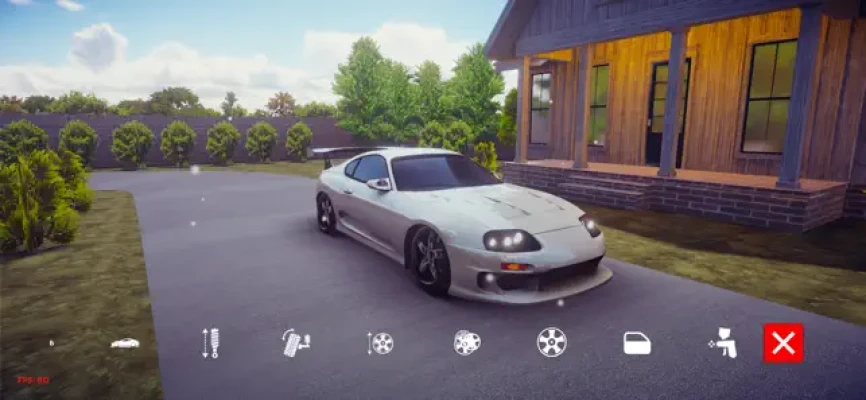The width and height of the screenshot is (866, 400).
Task: Select the wheel camber adjustment icon
Action: point(296,343)
